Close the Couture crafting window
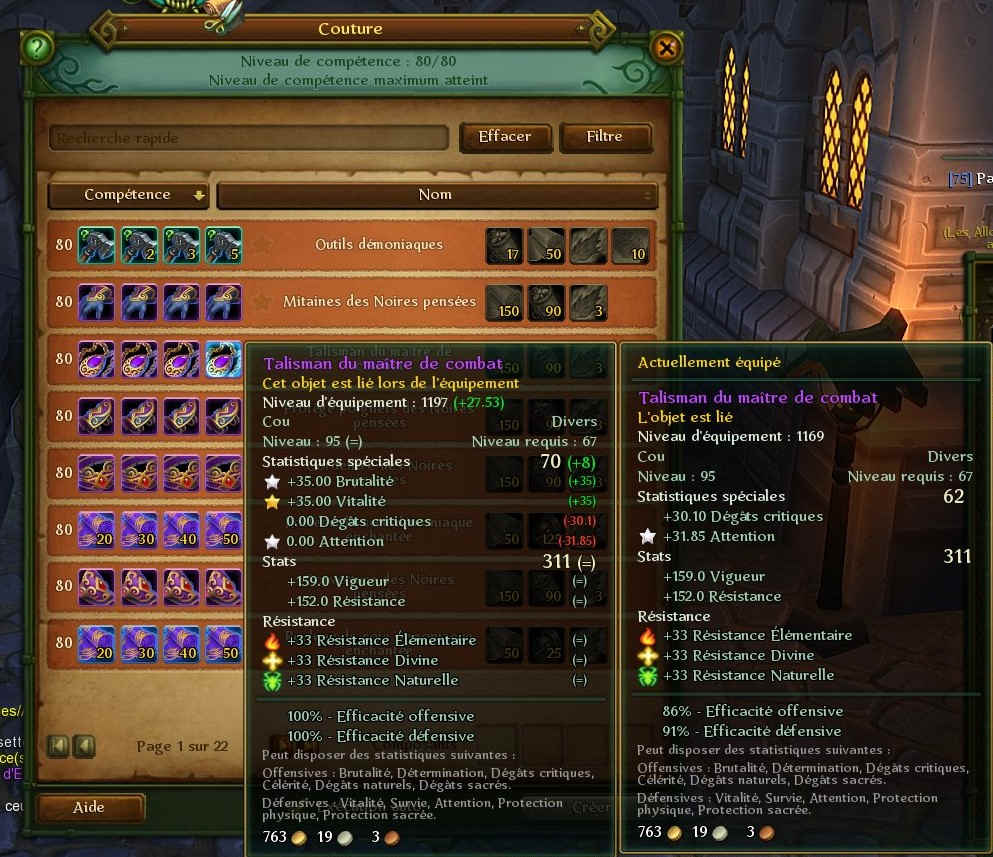Viewport: 993px width, 857px height. click(666, 47)
